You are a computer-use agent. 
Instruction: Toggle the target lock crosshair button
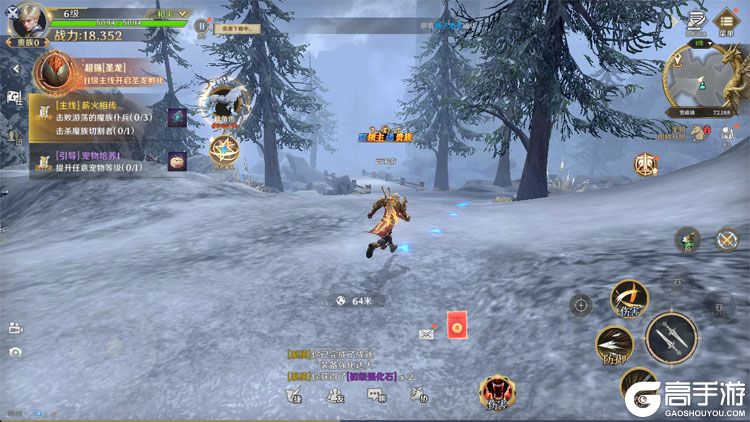[581, 305]
